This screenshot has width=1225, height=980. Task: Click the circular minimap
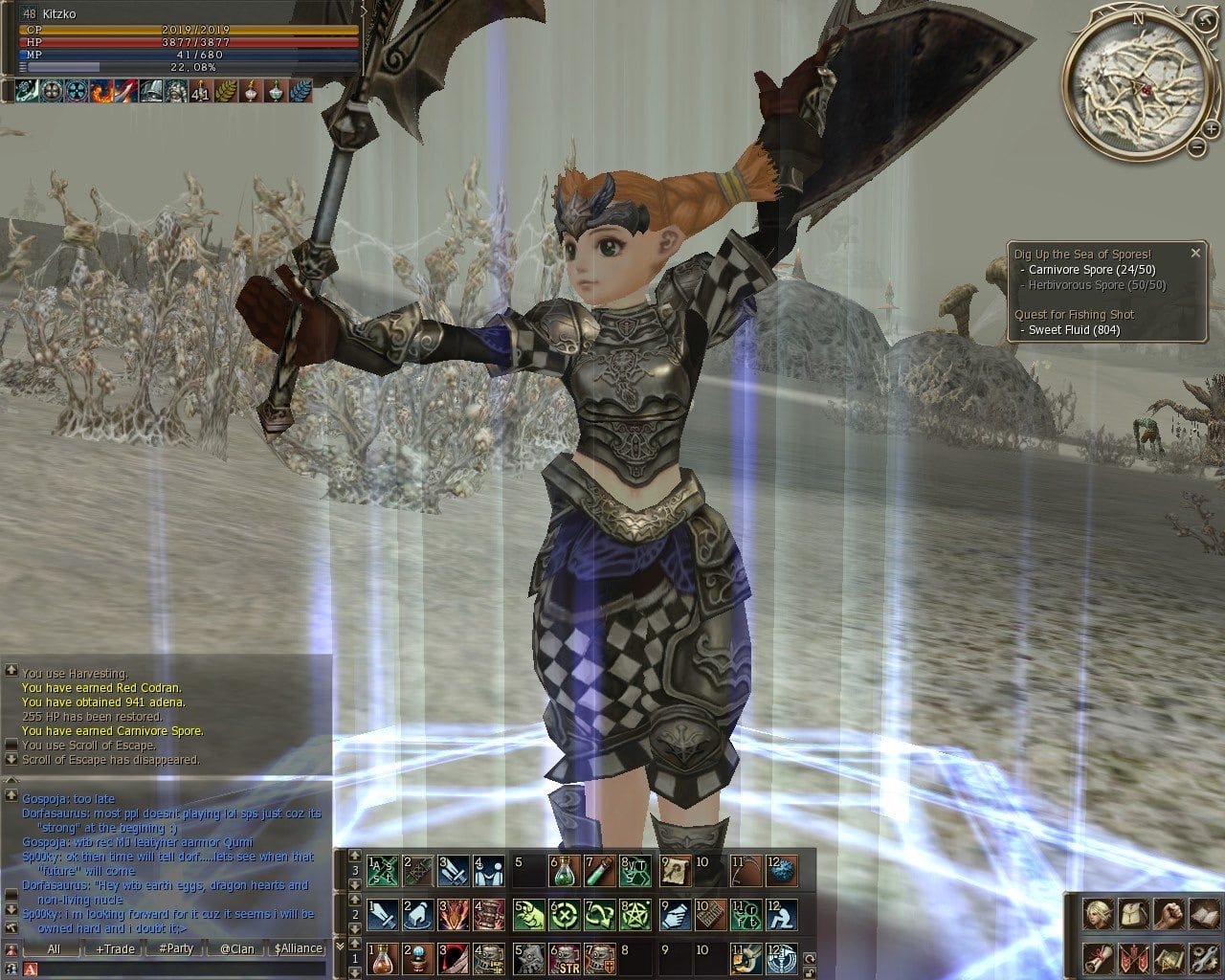point(1136,85)
